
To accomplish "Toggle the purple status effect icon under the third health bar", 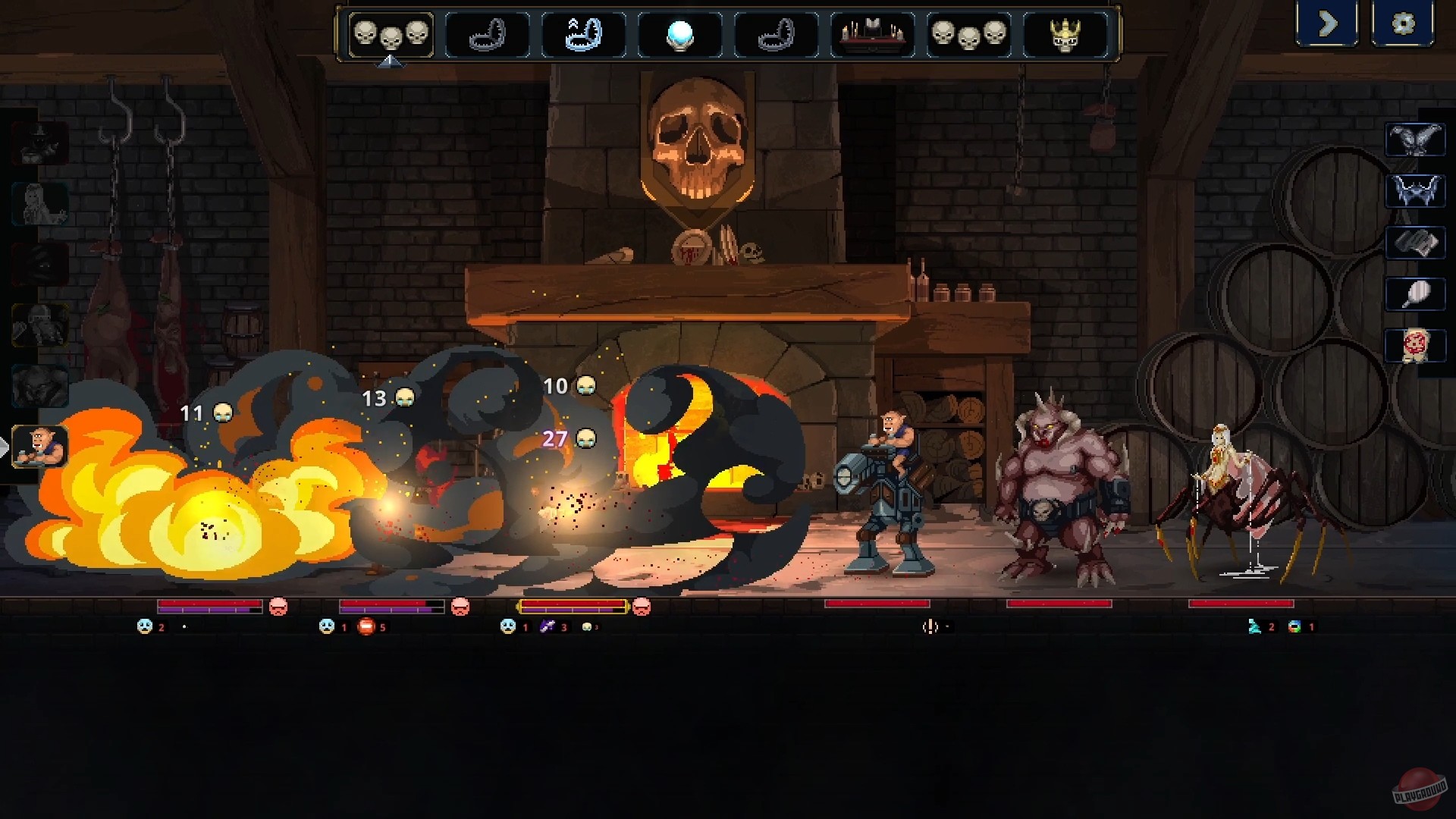I will tap(548, 627).
